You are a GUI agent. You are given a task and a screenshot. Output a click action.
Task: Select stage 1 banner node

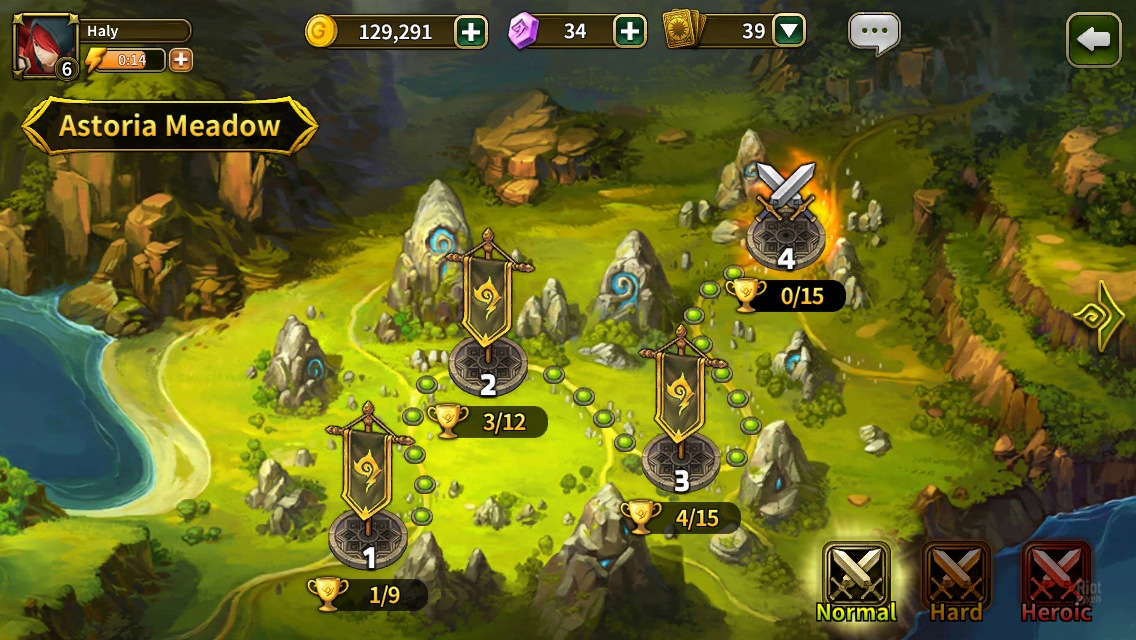coord(368,490)
